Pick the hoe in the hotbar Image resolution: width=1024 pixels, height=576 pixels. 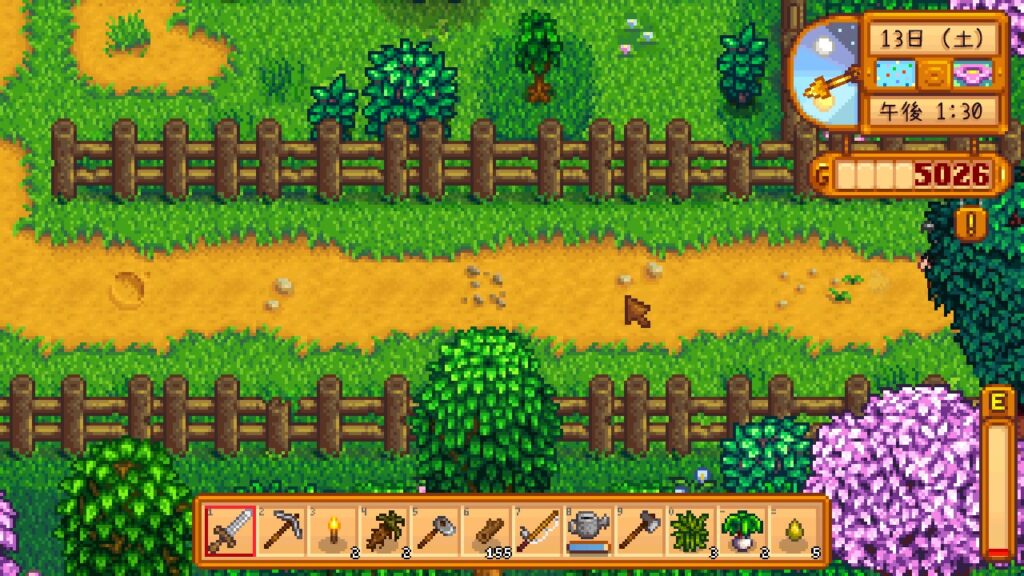point(434,530)
